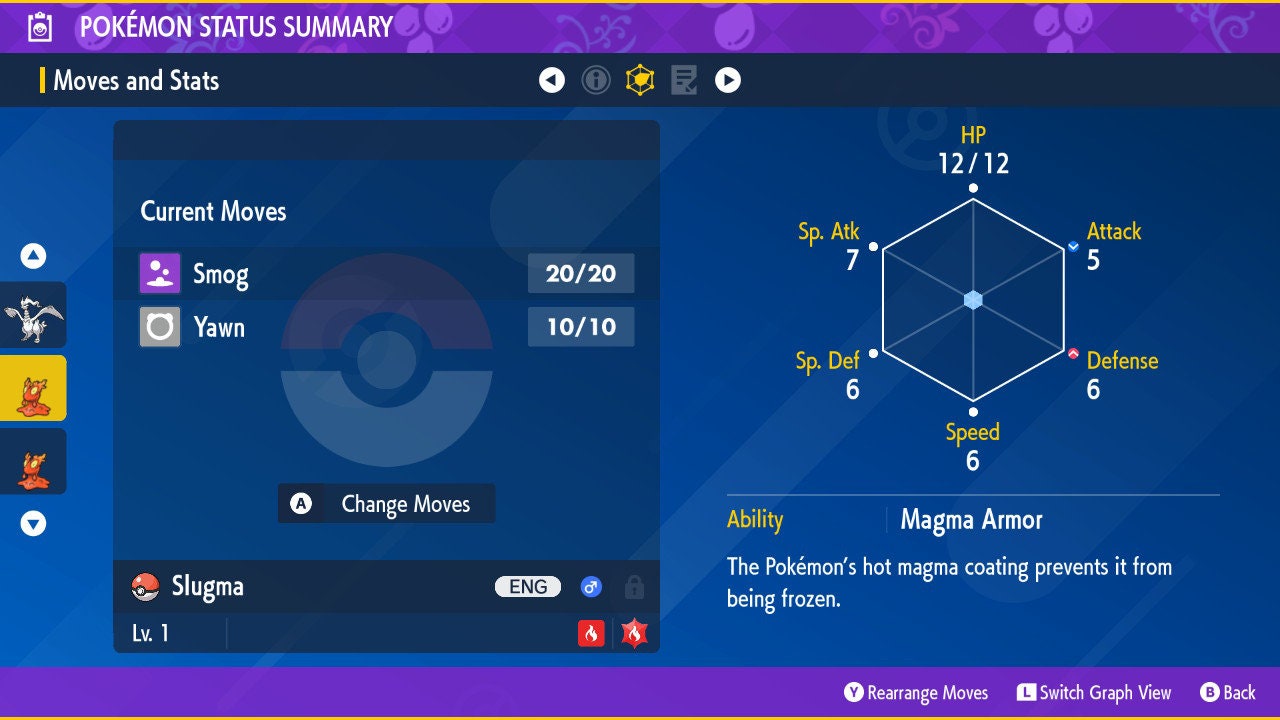Click Switch Graph View option

[1094, 692]
